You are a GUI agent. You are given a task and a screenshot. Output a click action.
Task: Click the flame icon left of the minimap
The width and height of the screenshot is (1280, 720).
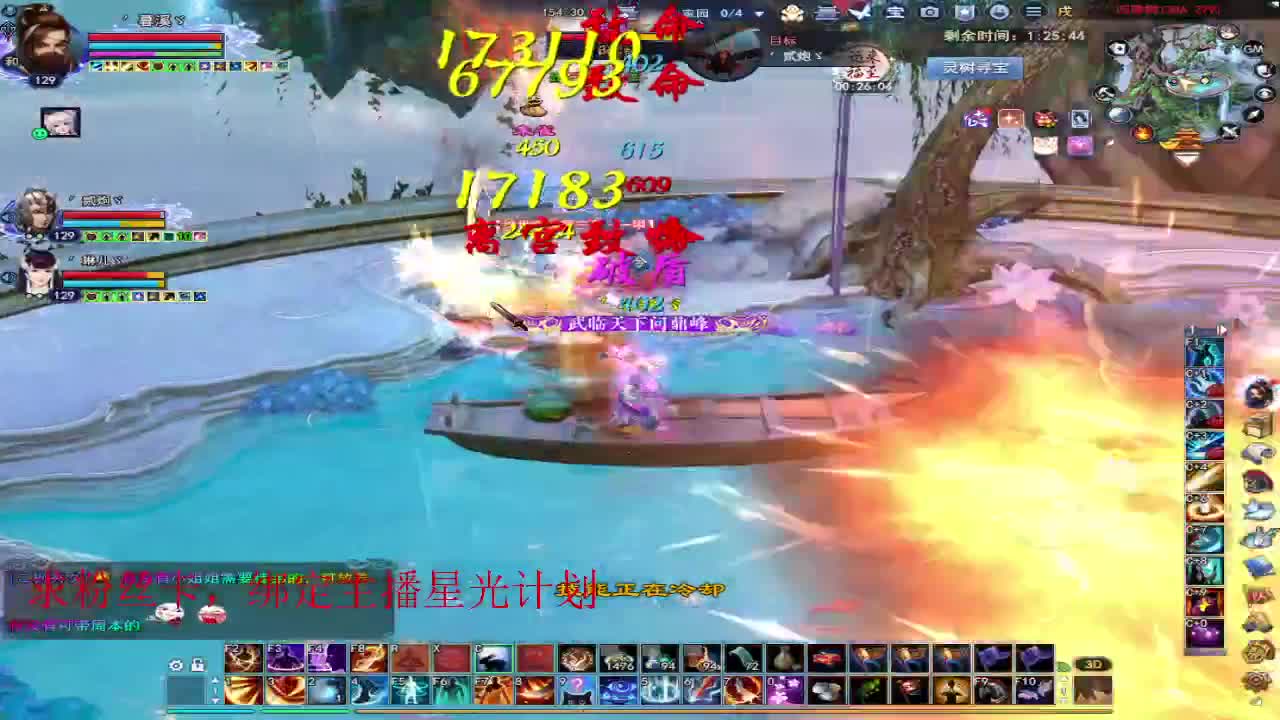coord(1144,133)
